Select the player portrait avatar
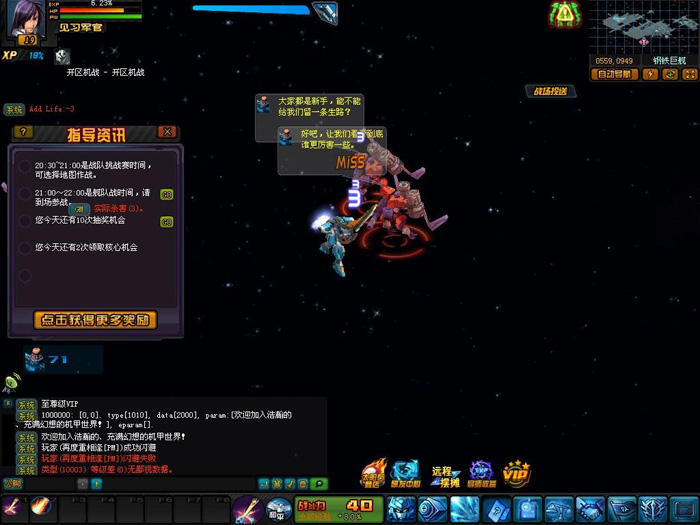The height and width of the screenshot is (525, 700). tap(27, 20)
